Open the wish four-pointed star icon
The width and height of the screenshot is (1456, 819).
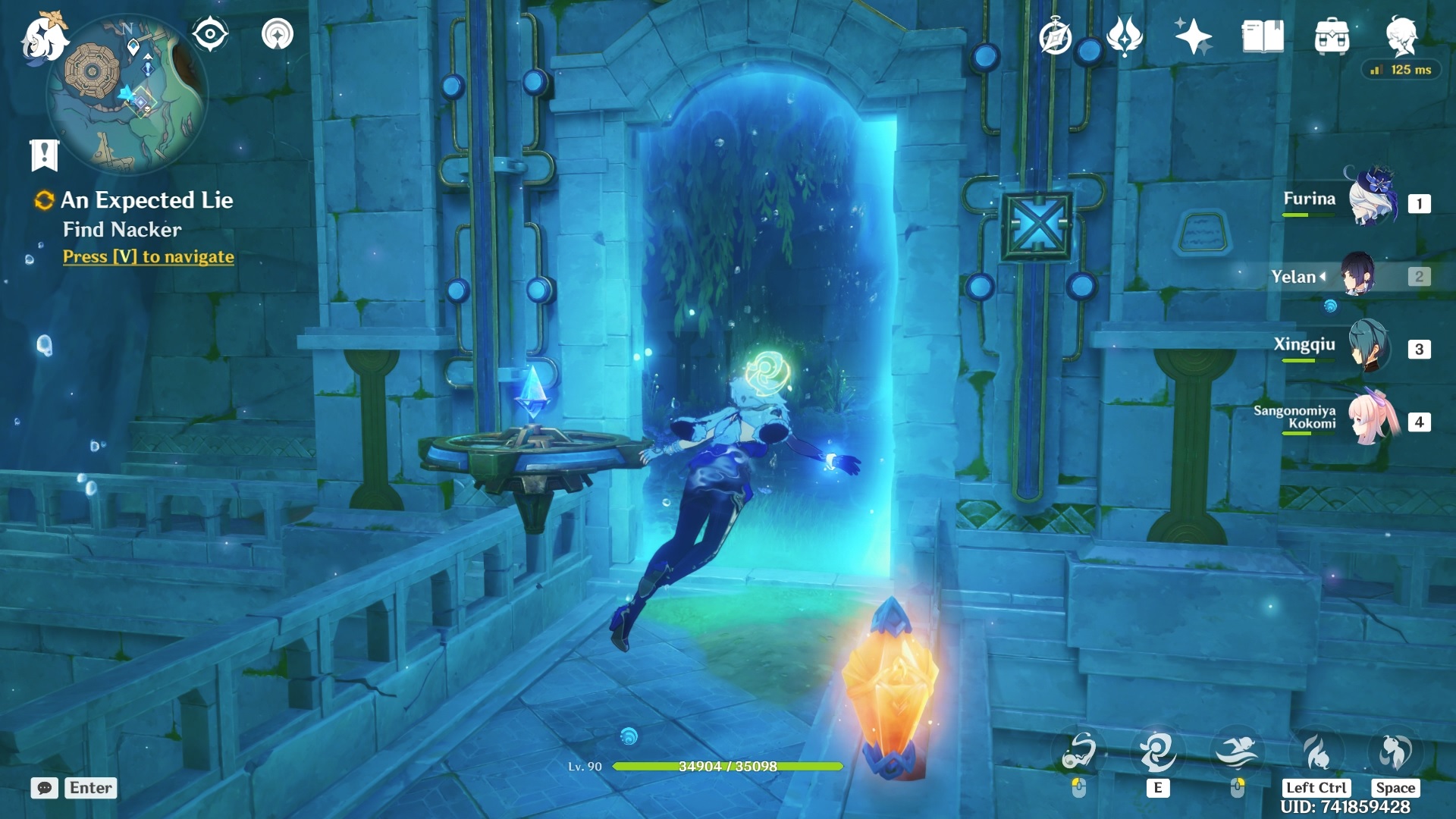(x=1193, y=36)
